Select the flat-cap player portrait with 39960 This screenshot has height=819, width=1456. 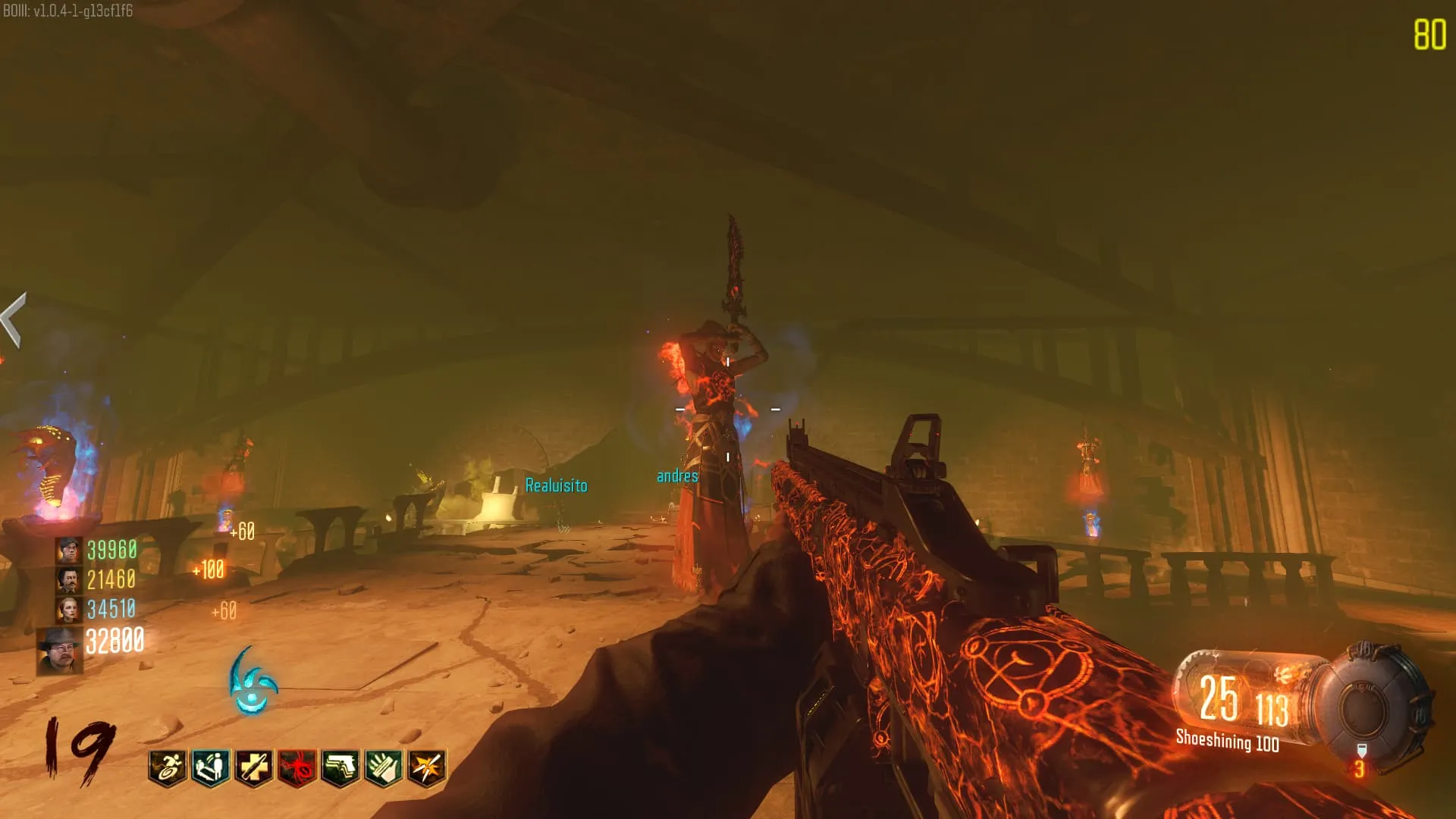pyautogui.click(x=68, y=550)
